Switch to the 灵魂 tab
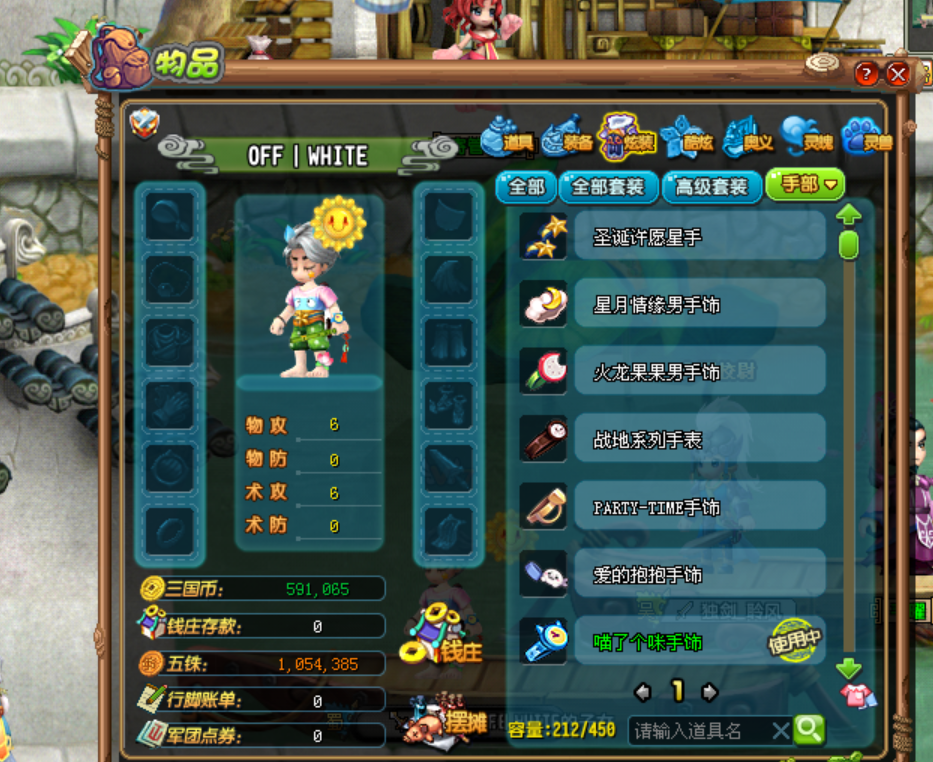 click(806, 141)
